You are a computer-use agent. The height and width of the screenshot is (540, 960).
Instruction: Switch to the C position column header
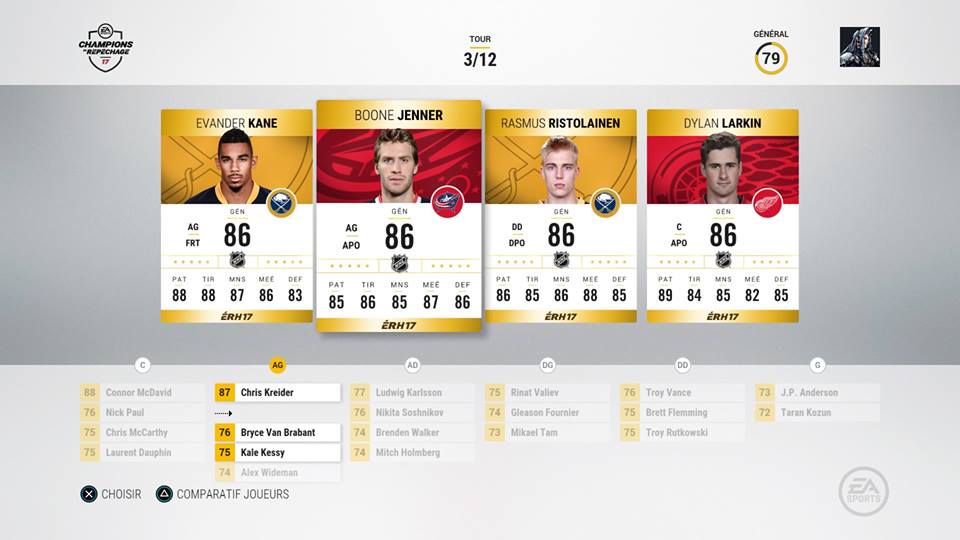coord(143,366)
